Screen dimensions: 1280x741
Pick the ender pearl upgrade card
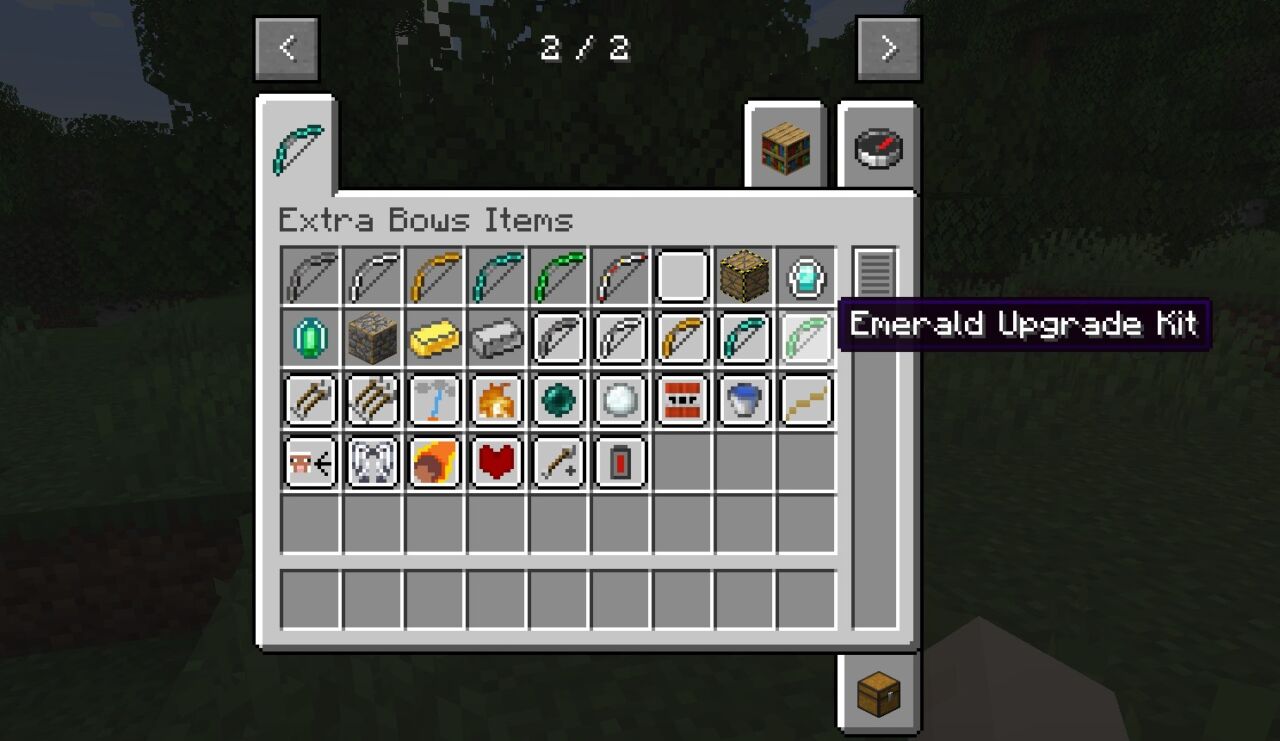click(x=558, y=401)
